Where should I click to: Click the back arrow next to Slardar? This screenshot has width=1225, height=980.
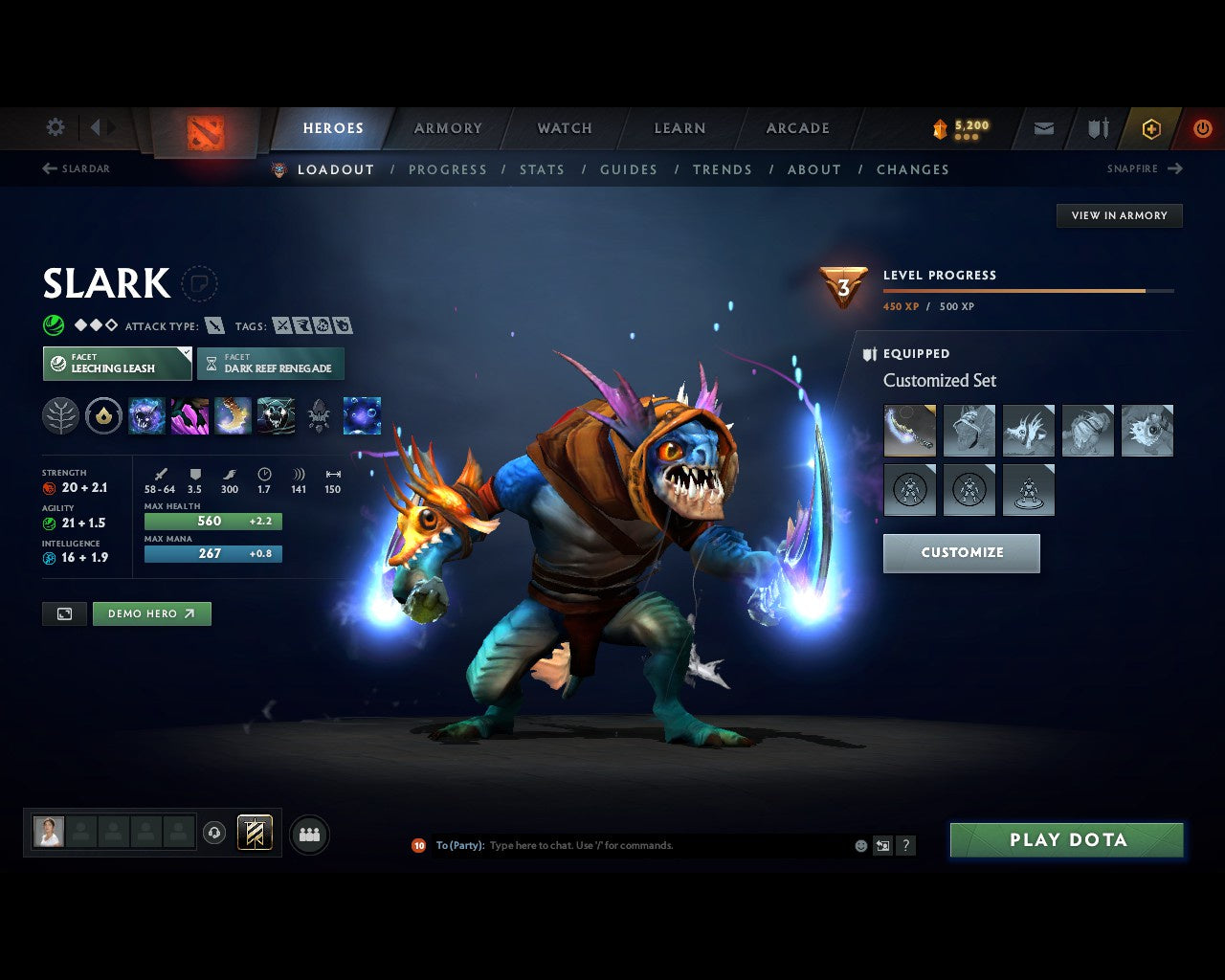coord(48,168)
